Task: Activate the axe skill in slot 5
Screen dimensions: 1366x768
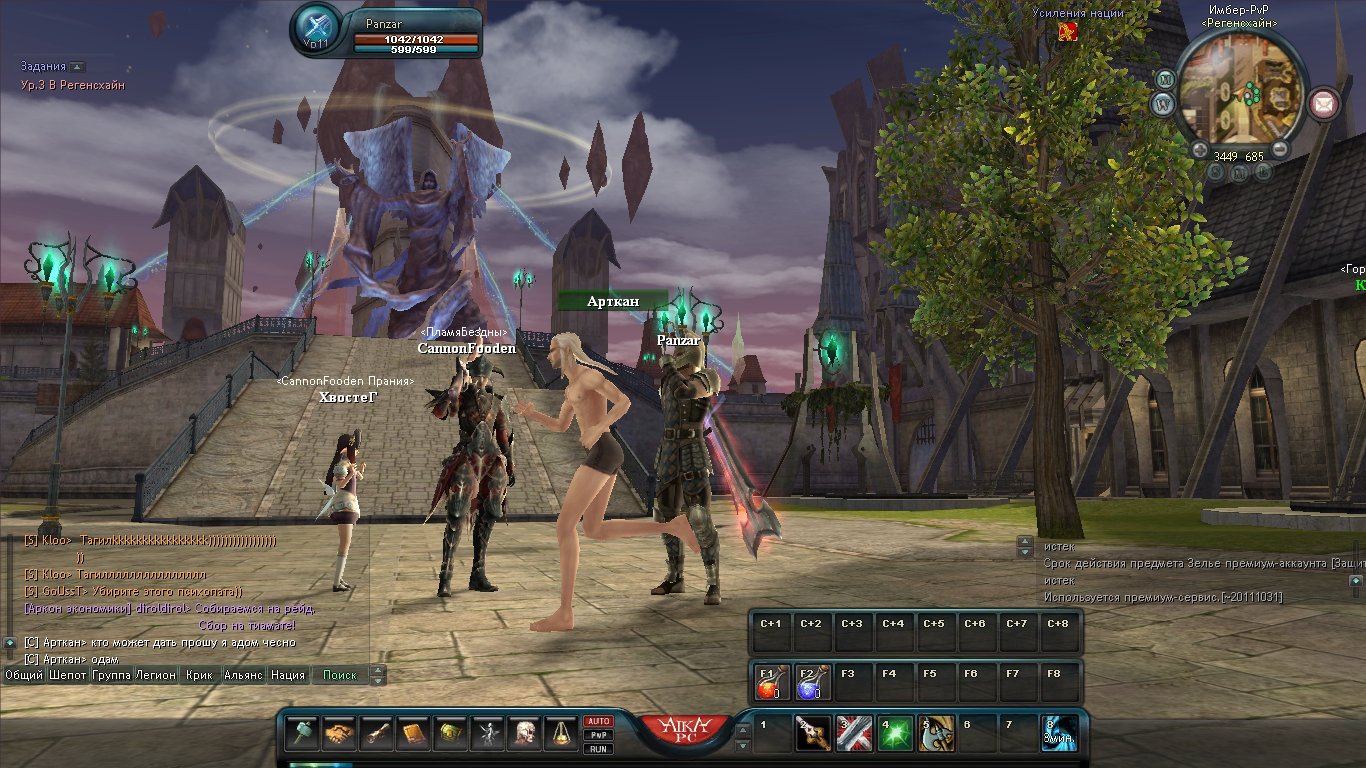Action: pyautogui.click(x=936, y=734)
